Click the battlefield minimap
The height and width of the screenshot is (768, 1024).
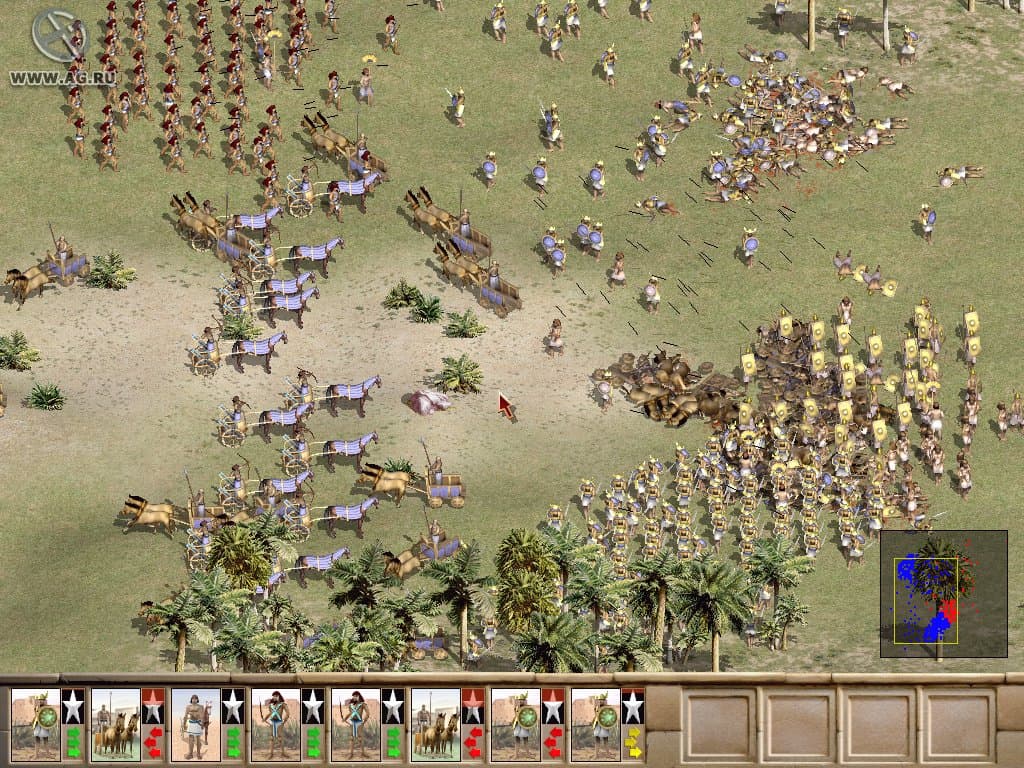pos(943,593)
